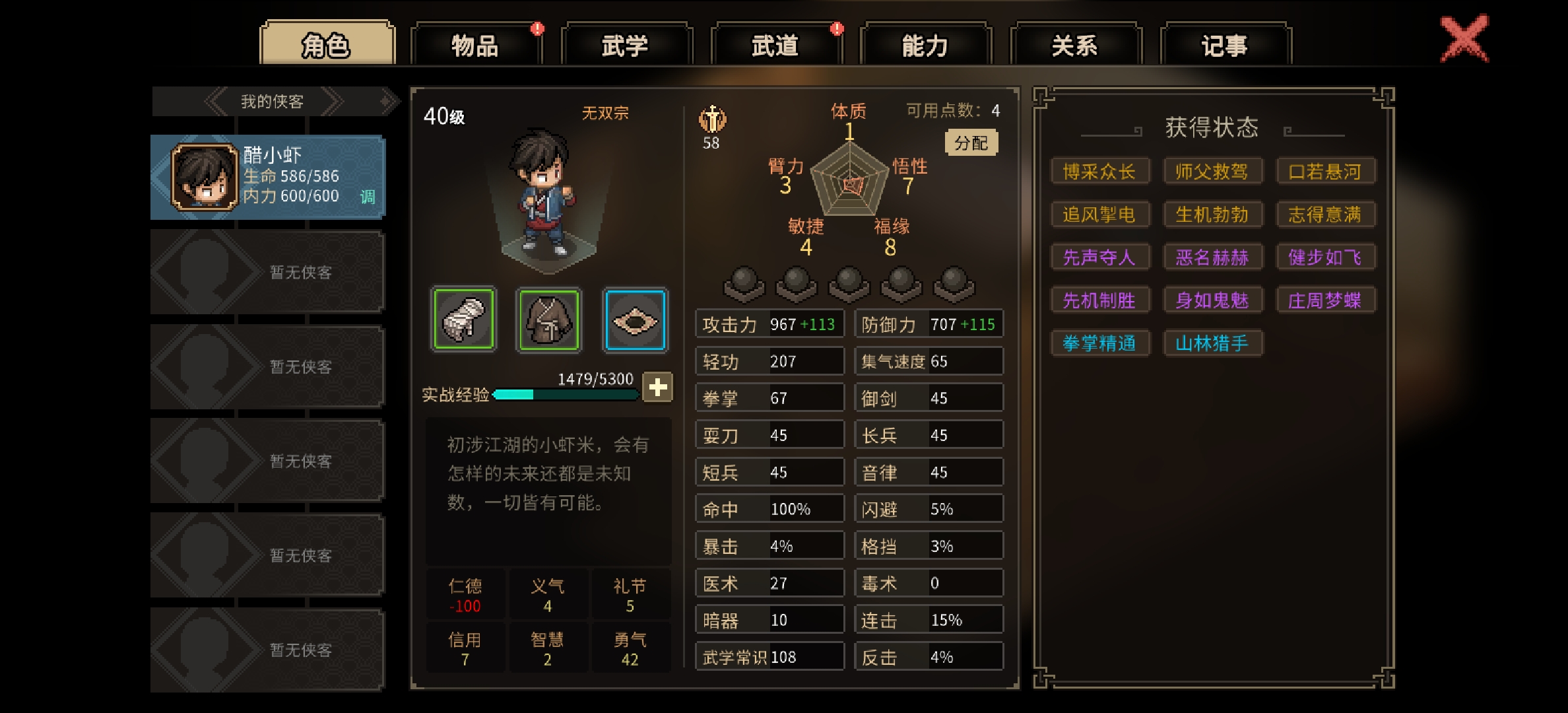
Task: Click the 调 button beside 内力
Action: [368, 197]
